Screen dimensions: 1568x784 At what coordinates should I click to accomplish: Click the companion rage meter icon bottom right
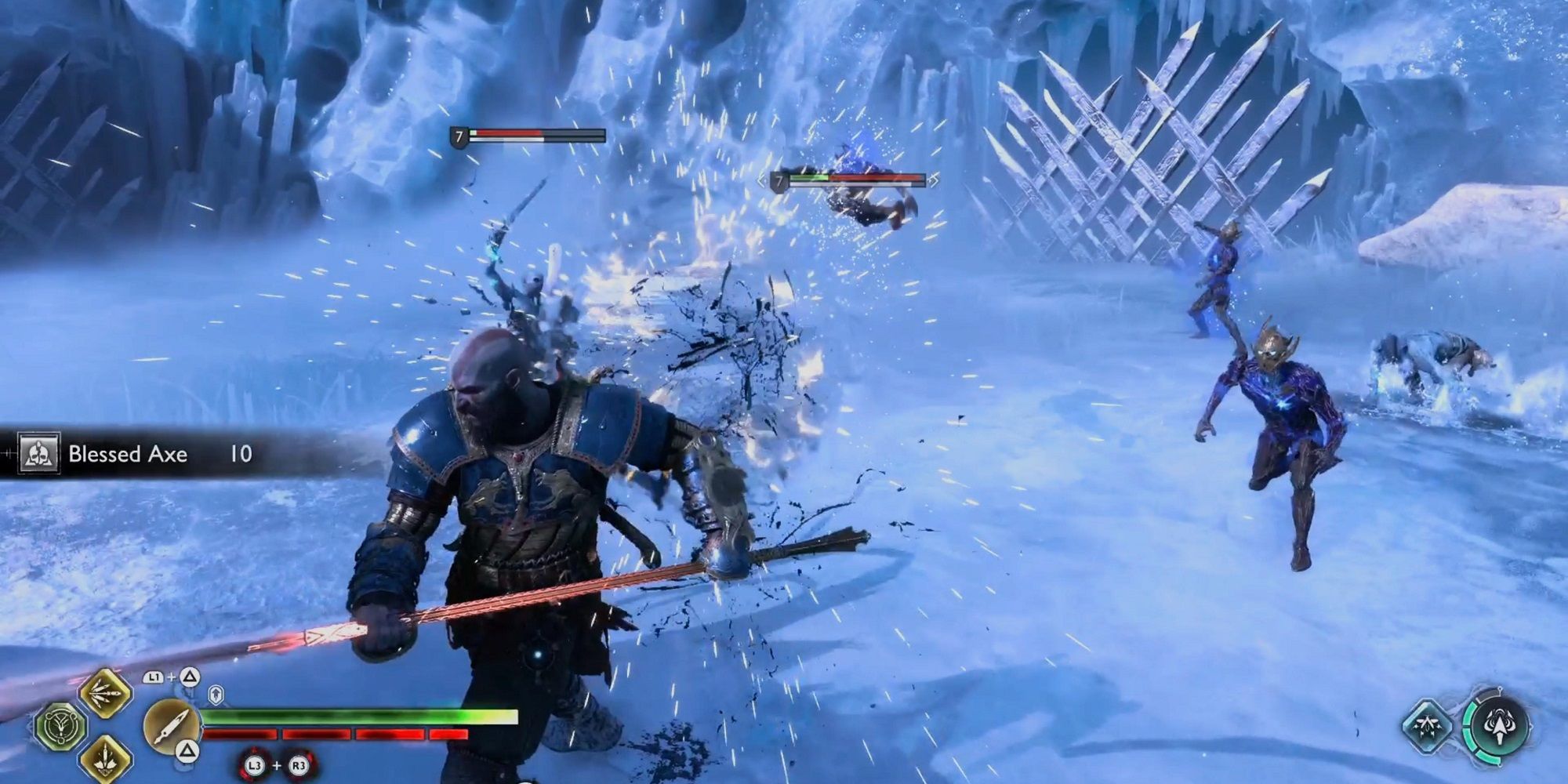click(1500, 726)
